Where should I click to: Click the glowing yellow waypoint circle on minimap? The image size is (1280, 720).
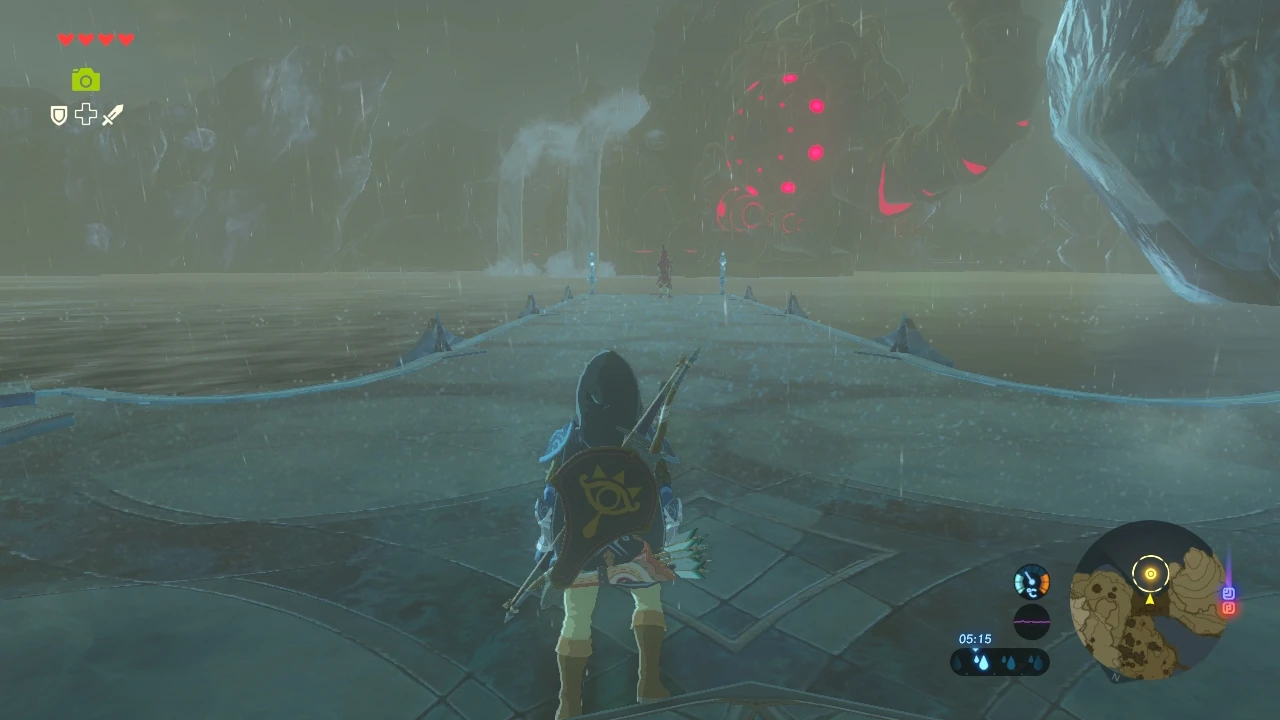tap(1150, 572)
